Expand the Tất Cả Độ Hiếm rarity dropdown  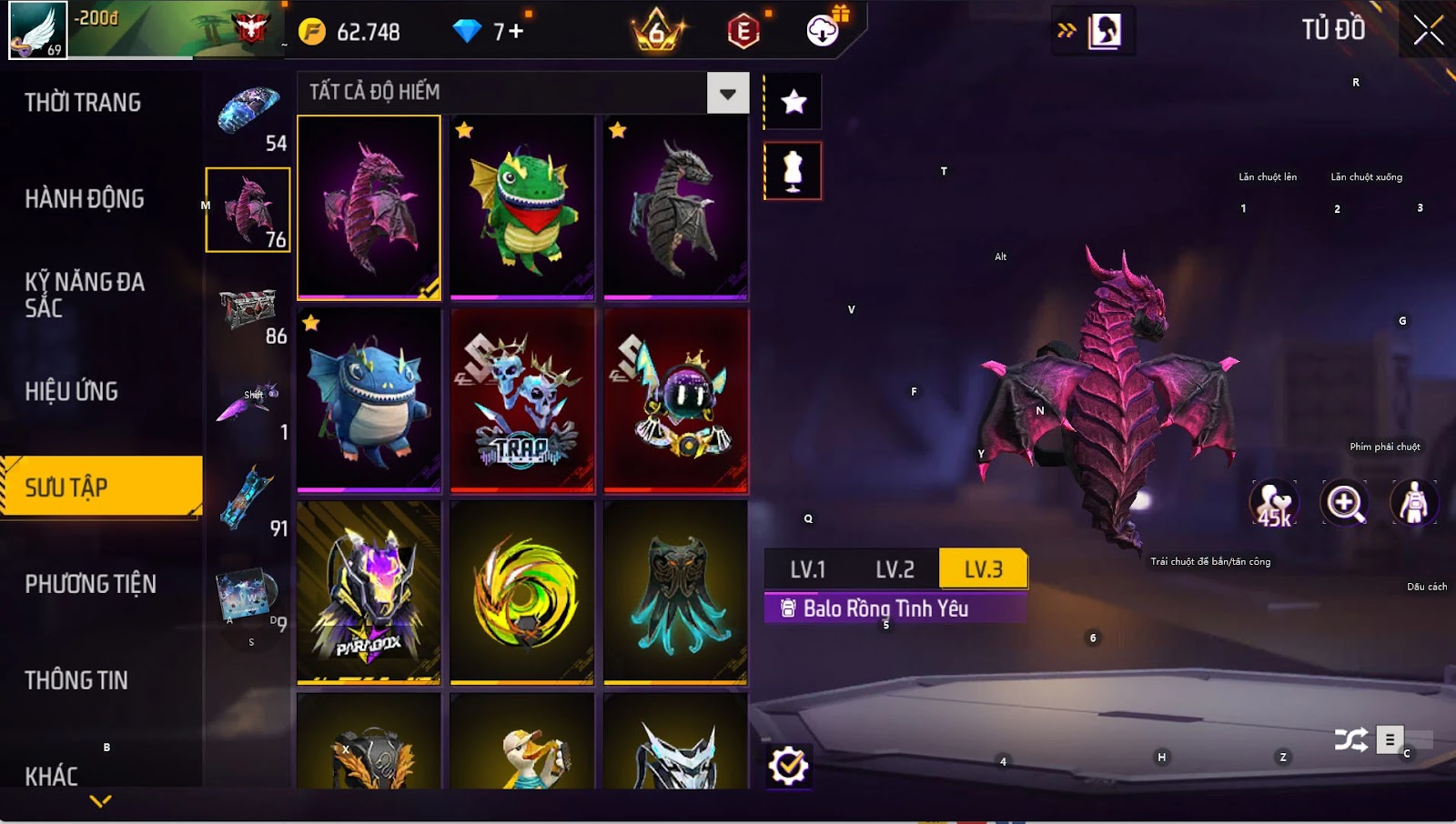tap(727, 93)
